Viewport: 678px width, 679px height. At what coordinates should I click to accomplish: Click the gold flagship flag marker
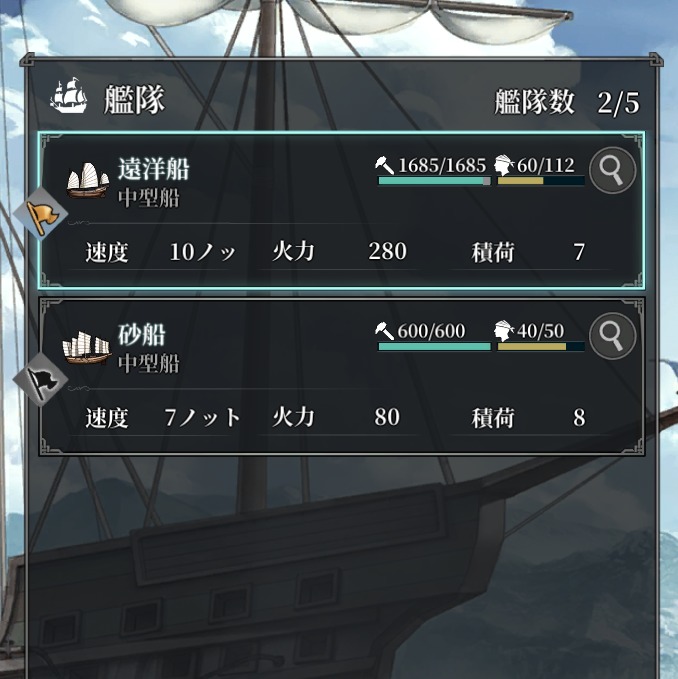pos(42,214)
